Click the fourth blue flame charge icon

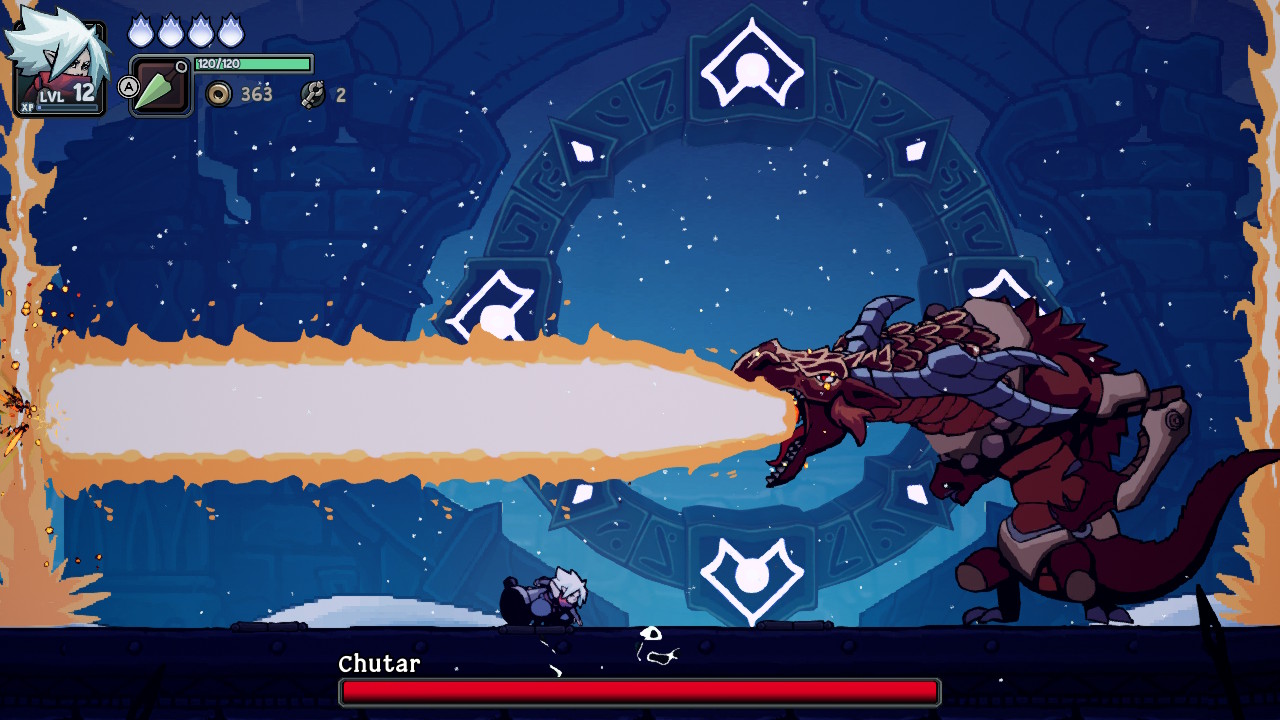pos(232,30)
